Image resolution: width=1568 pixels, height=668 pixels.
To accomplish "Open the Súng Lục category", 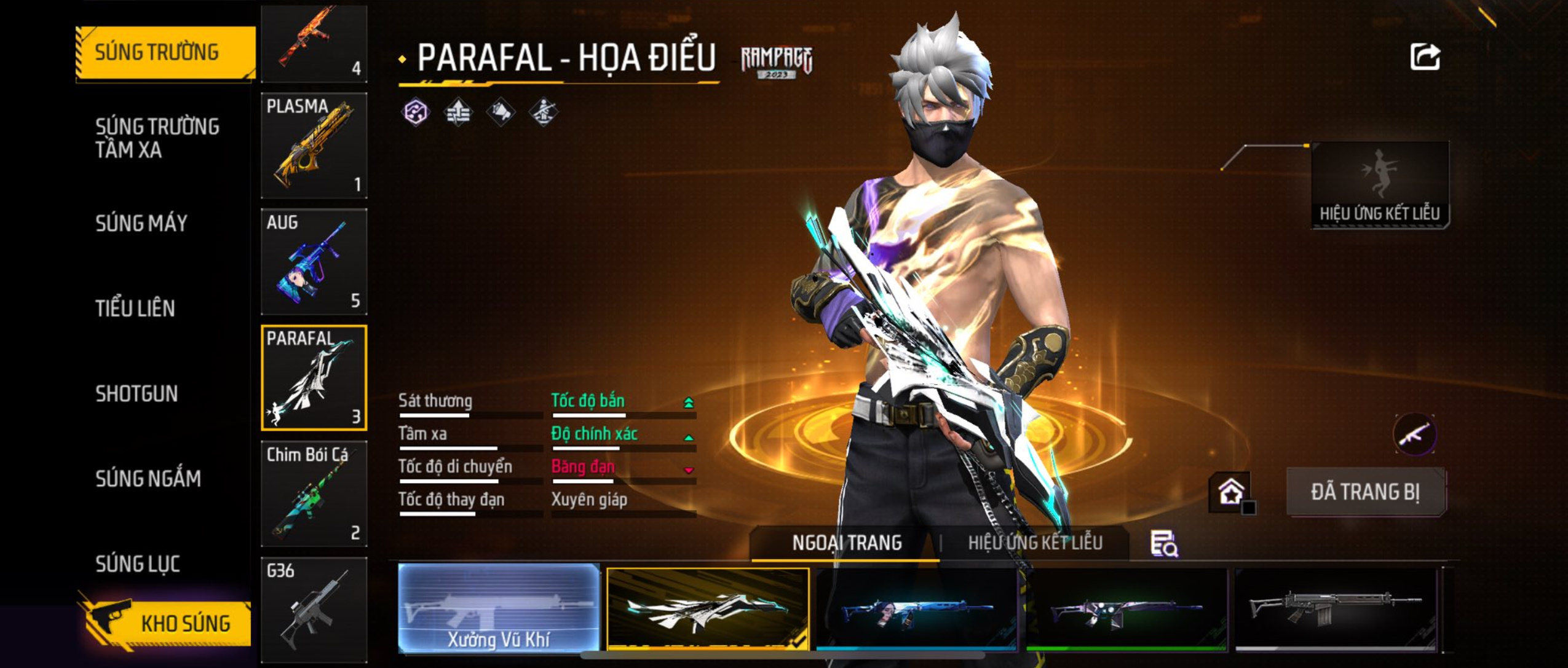I will 138,564.
